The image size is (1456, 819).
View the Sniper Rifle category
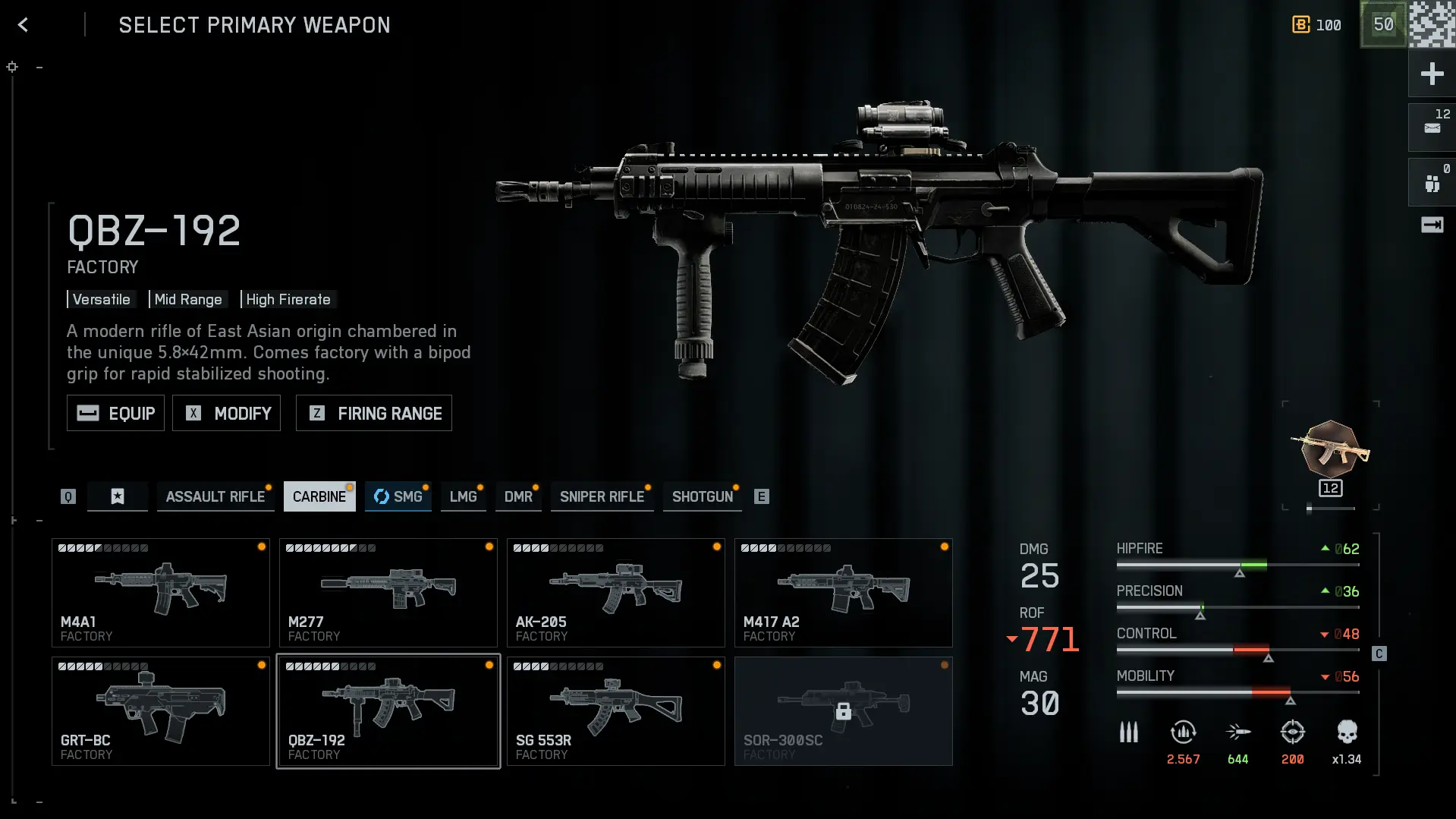[602, 496]
